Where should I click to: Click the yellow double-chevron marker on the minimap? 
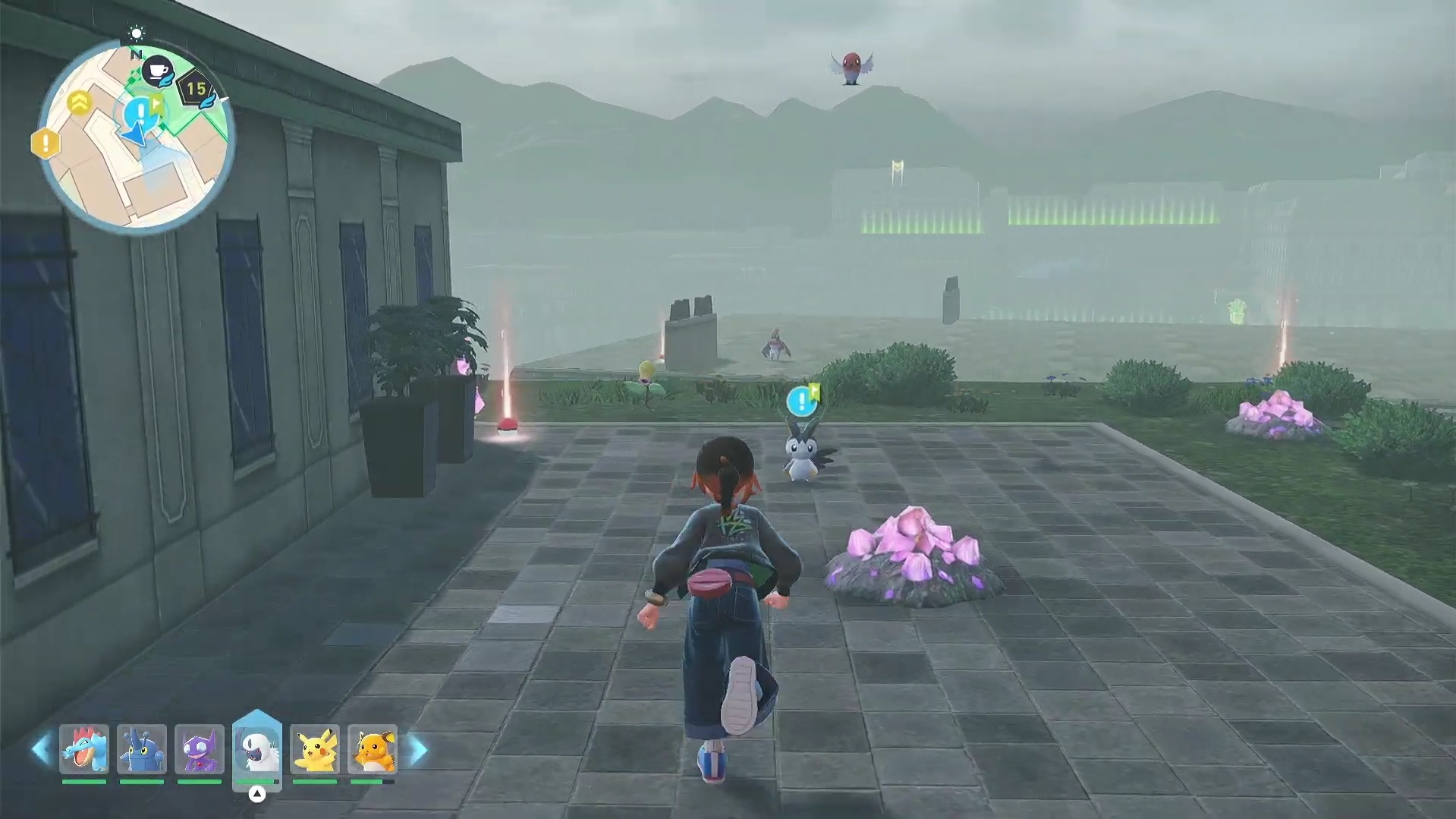tap(79, 99)
